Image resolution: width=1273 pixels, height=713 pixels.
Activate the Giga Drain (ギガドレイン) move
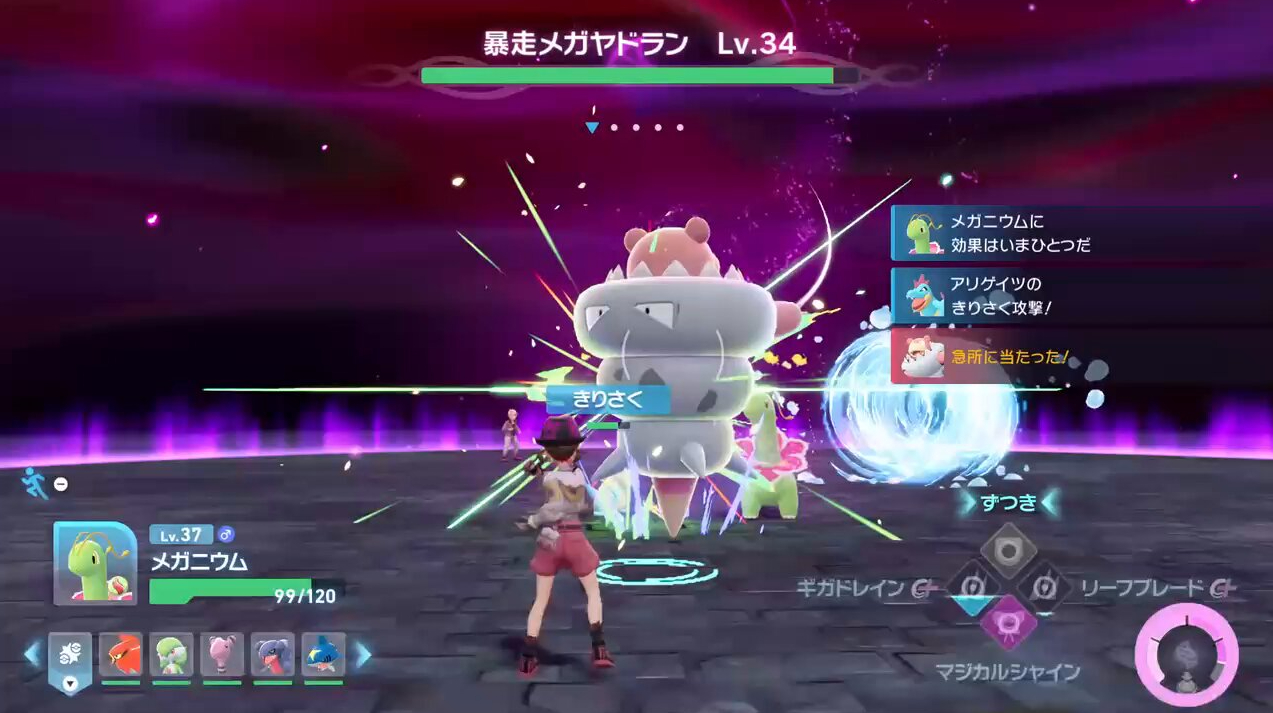pos(970,586)
